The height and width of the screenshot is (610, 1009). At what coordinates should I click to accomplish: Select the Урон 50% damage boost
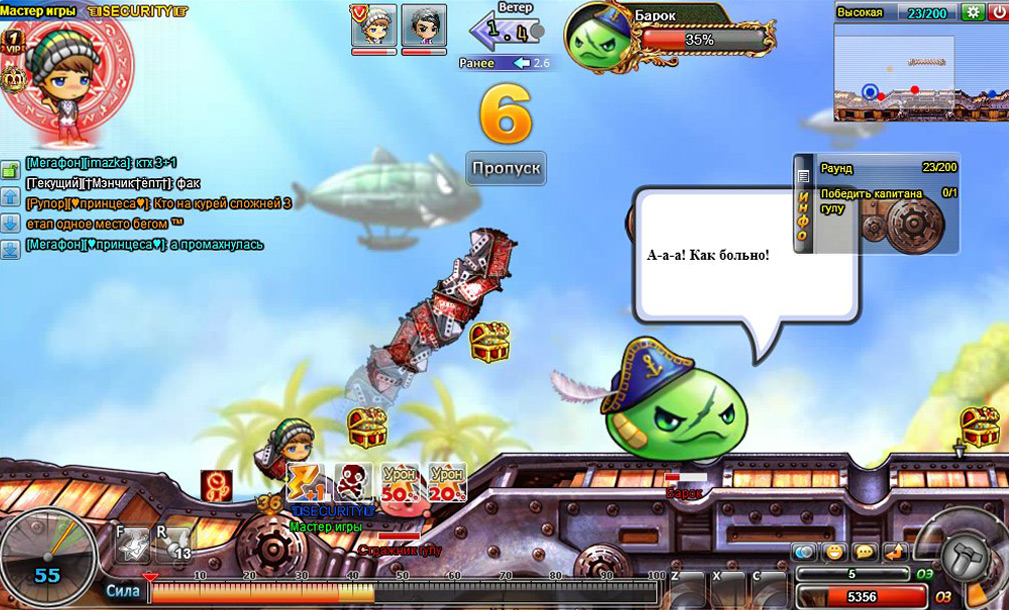coord(399,482)
